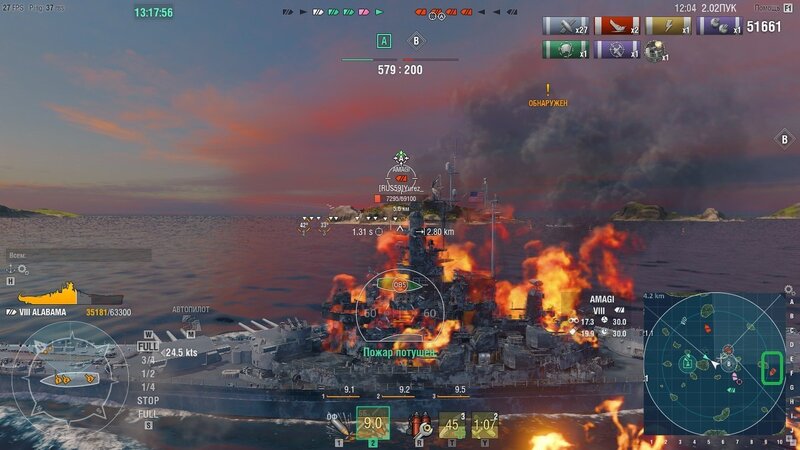Click the green ribbon with x1

pyautogui.click(x=565, y=49)
